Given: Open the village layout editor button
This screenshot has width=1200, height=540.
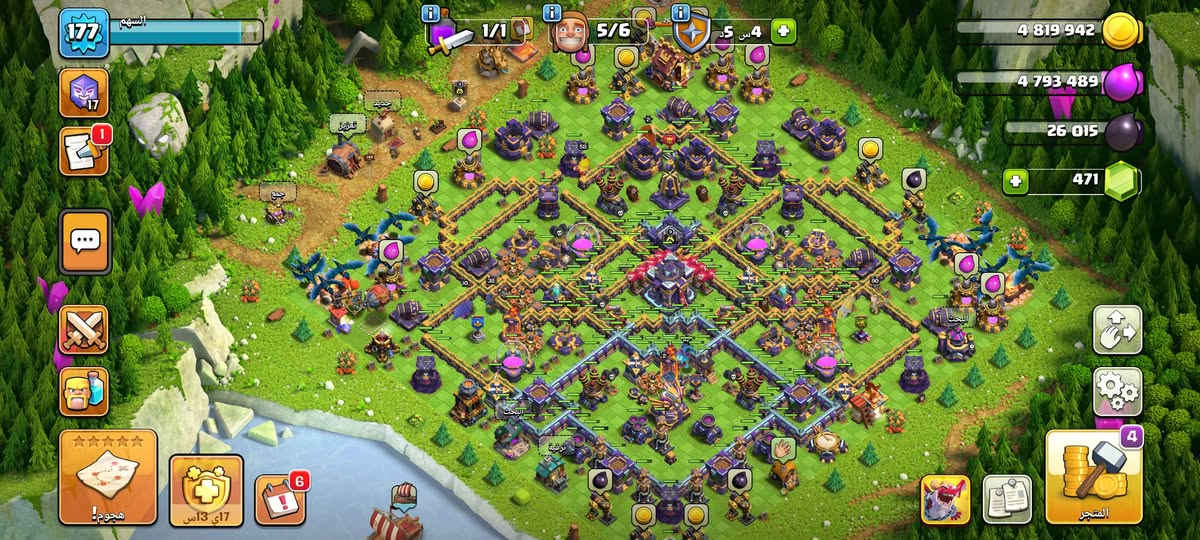Looking at the screenshot, I should tap(1117, 329).
